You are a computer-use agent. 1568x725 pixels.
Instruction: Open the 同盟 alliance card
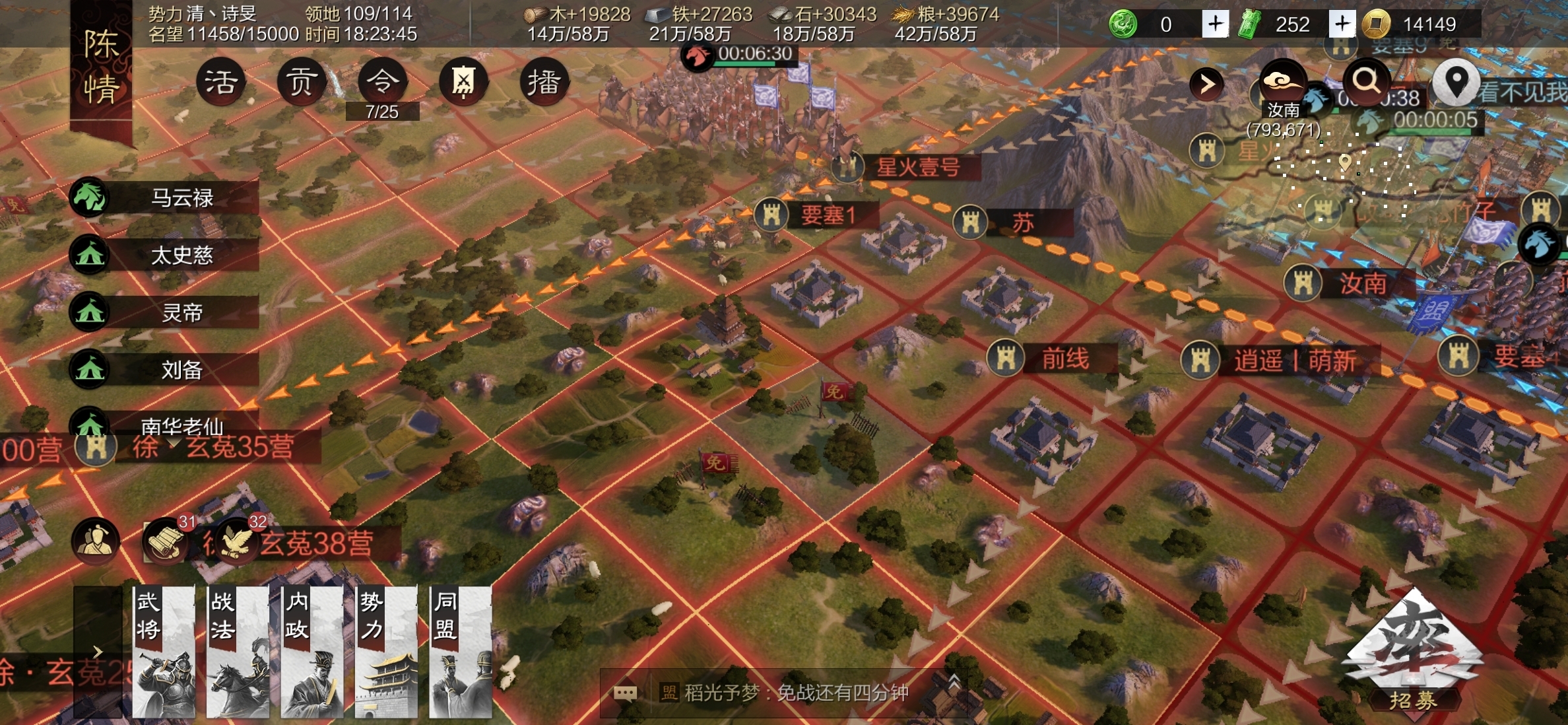(461, 652)
